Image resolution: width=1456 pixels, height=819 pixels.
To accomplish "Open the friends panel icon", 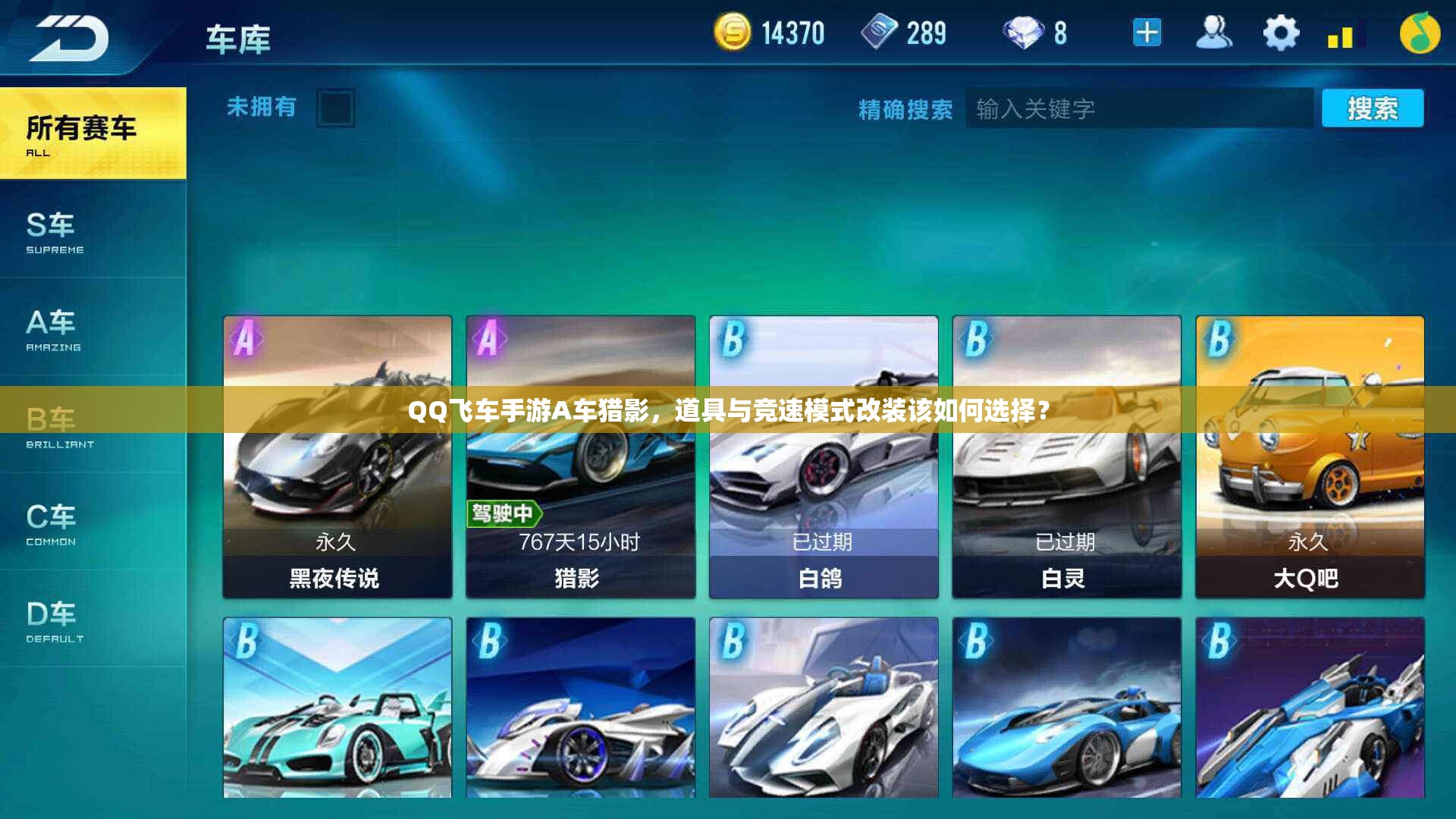I will (1214, 33).
